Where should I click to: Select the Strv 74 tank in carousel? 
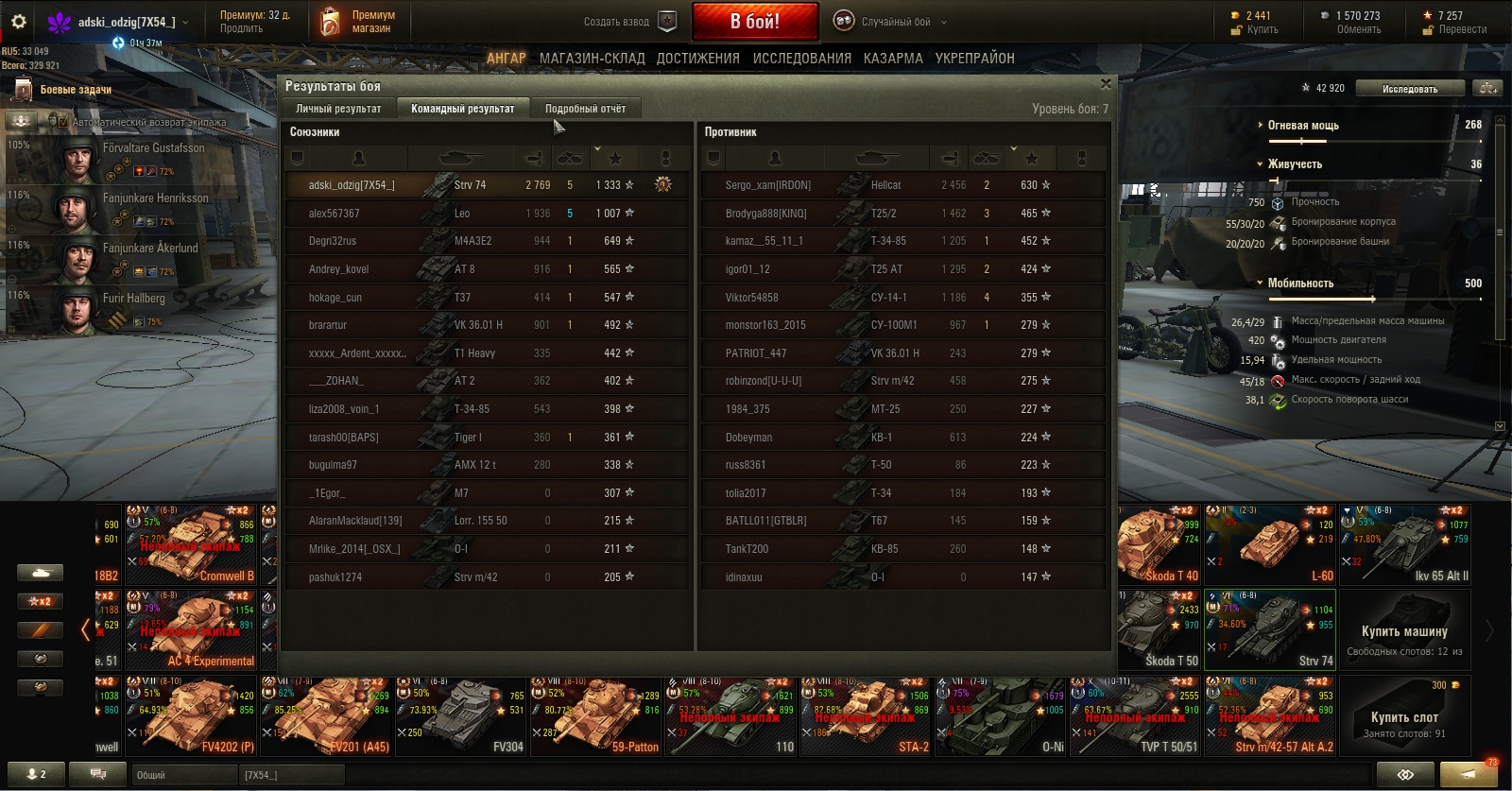(x=1270, y=628)
